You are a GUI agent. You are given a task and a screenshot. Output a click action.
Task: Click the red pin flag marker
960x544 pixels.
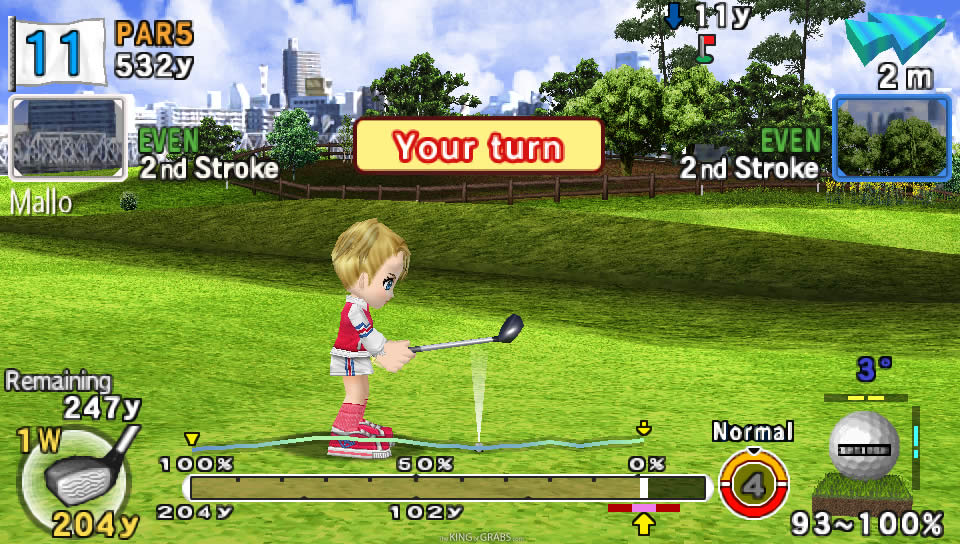coord(705,48)
